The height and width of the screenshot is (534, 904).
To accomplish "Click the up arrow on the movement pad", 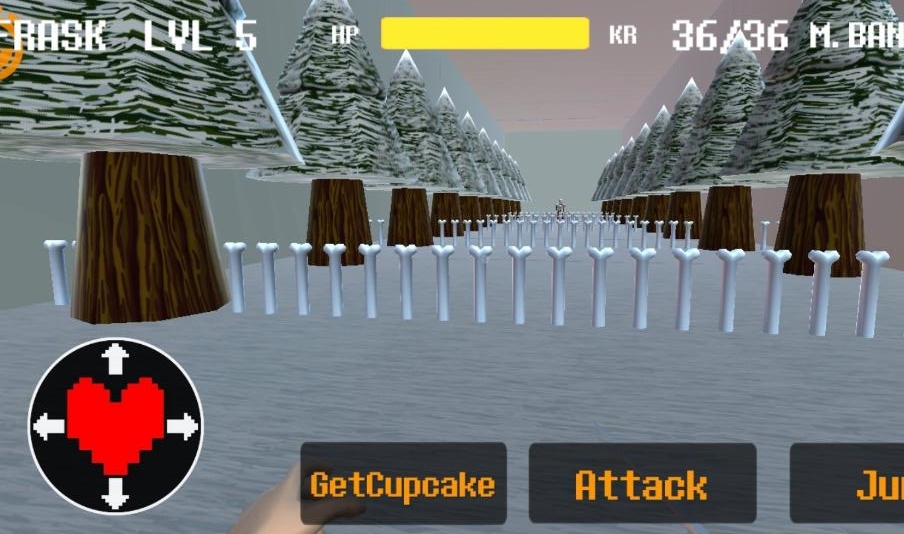I will pyautogui.click(x=116, y=358).
